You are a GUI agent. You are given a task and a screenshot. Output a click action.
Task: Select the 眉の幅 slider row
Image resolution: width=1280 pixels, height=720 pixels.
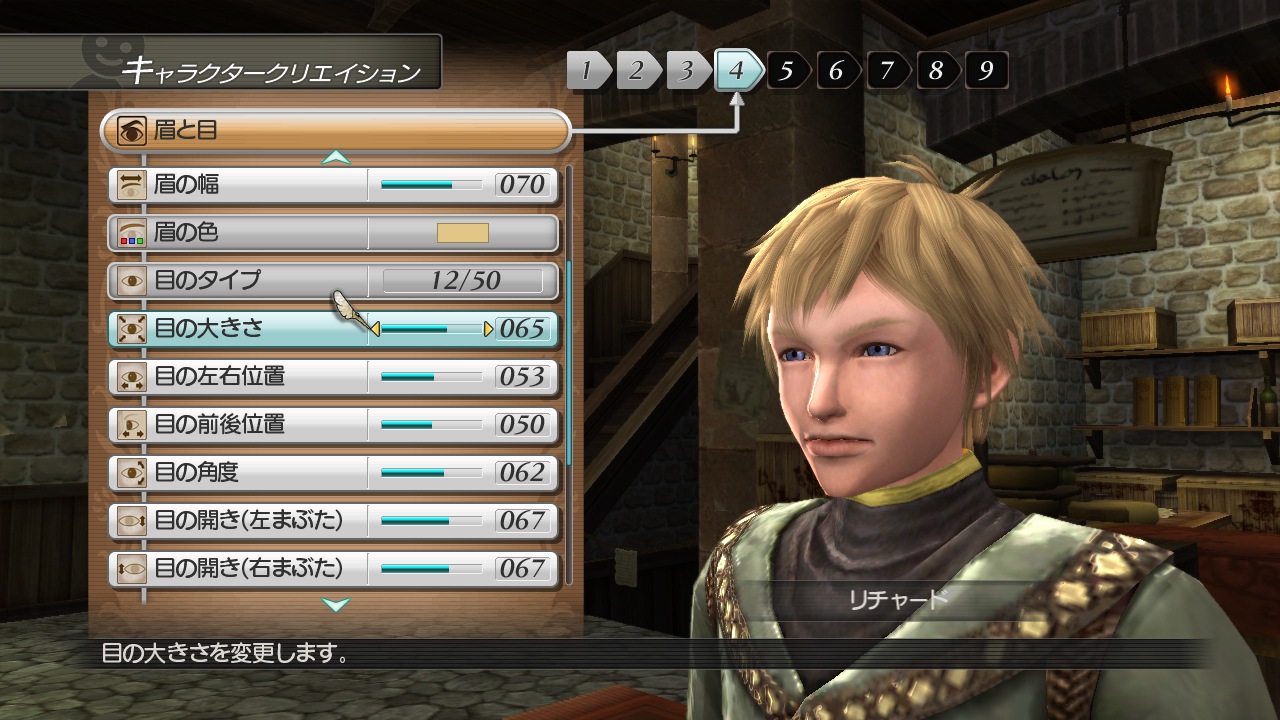click(333, 185)
